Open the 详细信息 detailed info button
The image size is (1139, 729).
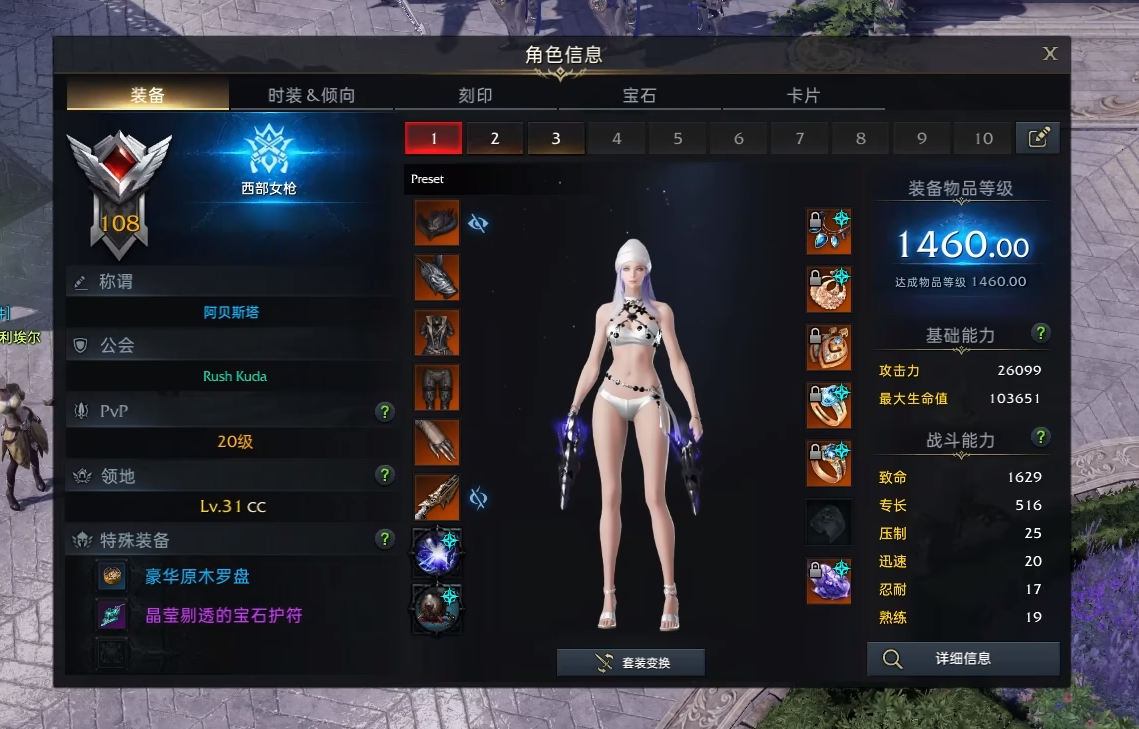point(963,659)
